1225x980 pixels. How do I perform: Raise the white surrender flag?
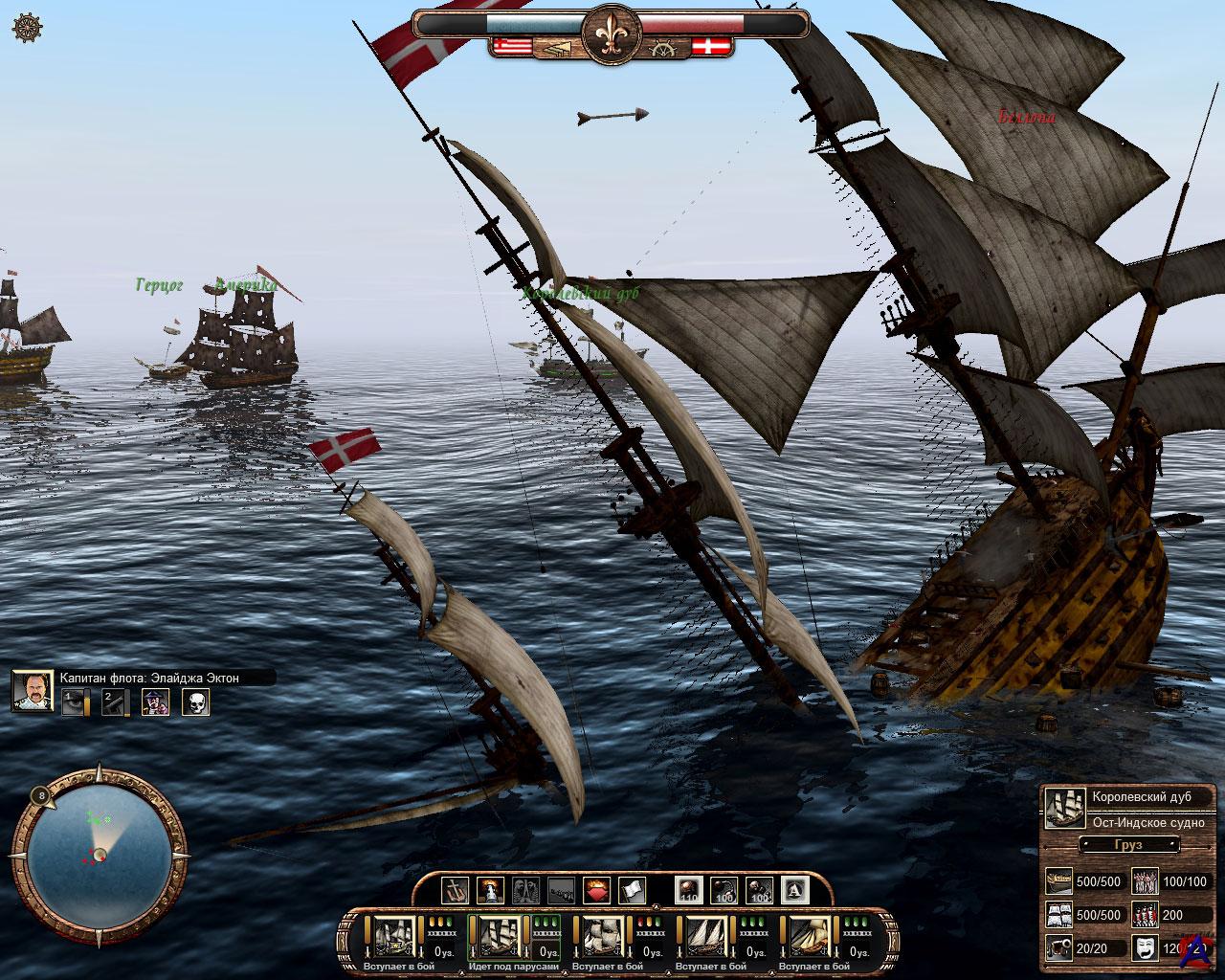pos(631,891)
